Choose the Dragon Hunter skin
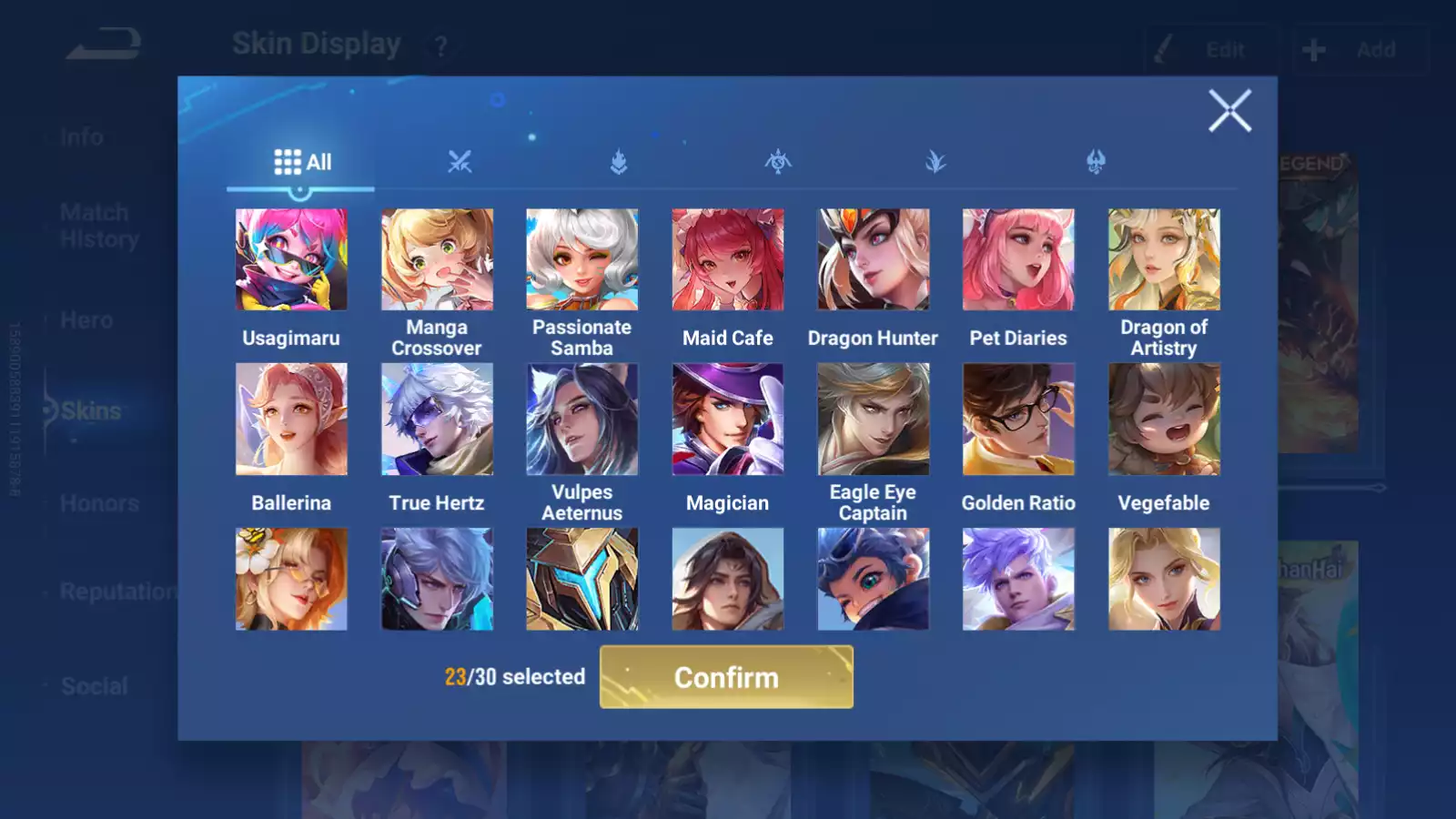This screenshot has height=819, width=1456. tap(873, 260)
